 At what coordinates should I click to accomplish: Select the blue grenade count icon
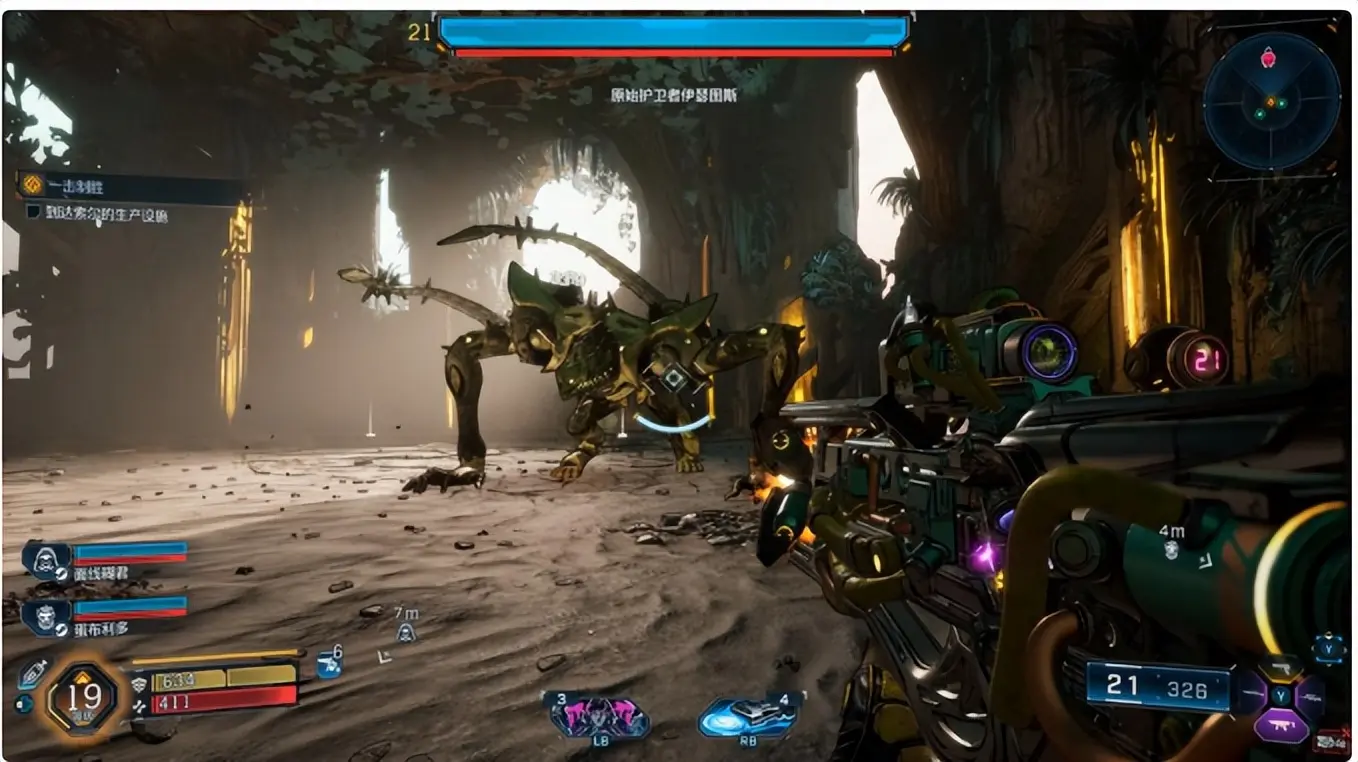(328, 665)
